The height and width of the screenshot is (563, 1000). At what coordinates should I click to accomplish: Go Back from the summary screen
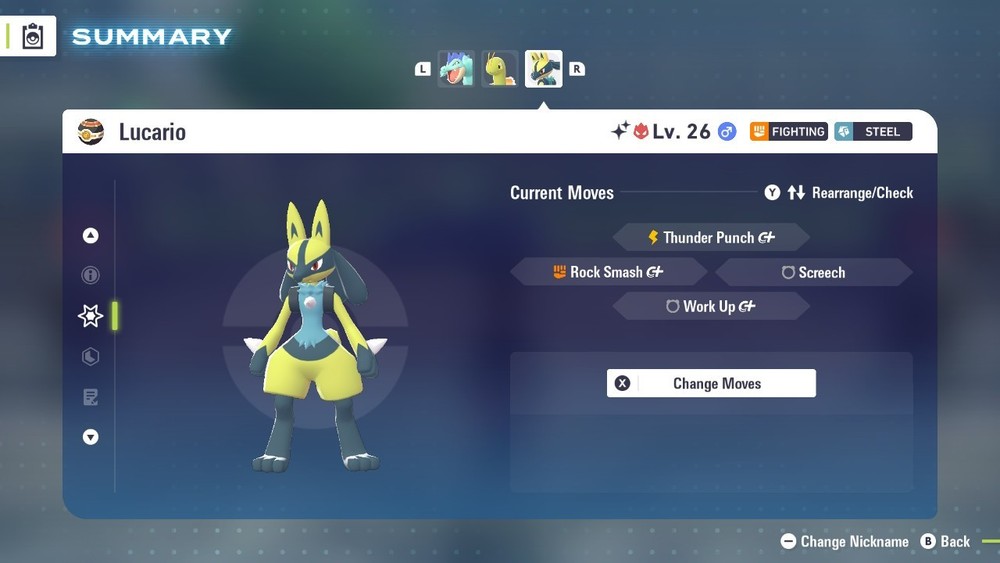click(x=945, y=541)
